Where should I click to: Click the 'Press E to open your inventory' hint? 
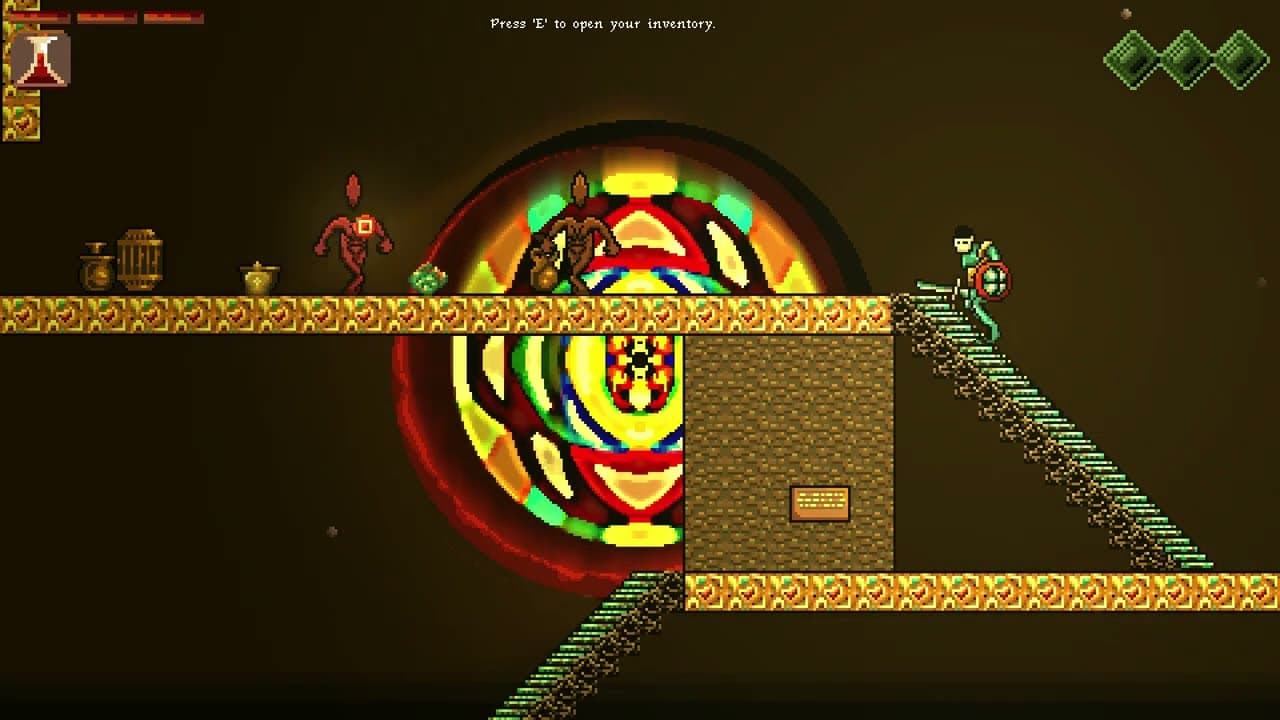pyautogui.click(x=602, y=24)
